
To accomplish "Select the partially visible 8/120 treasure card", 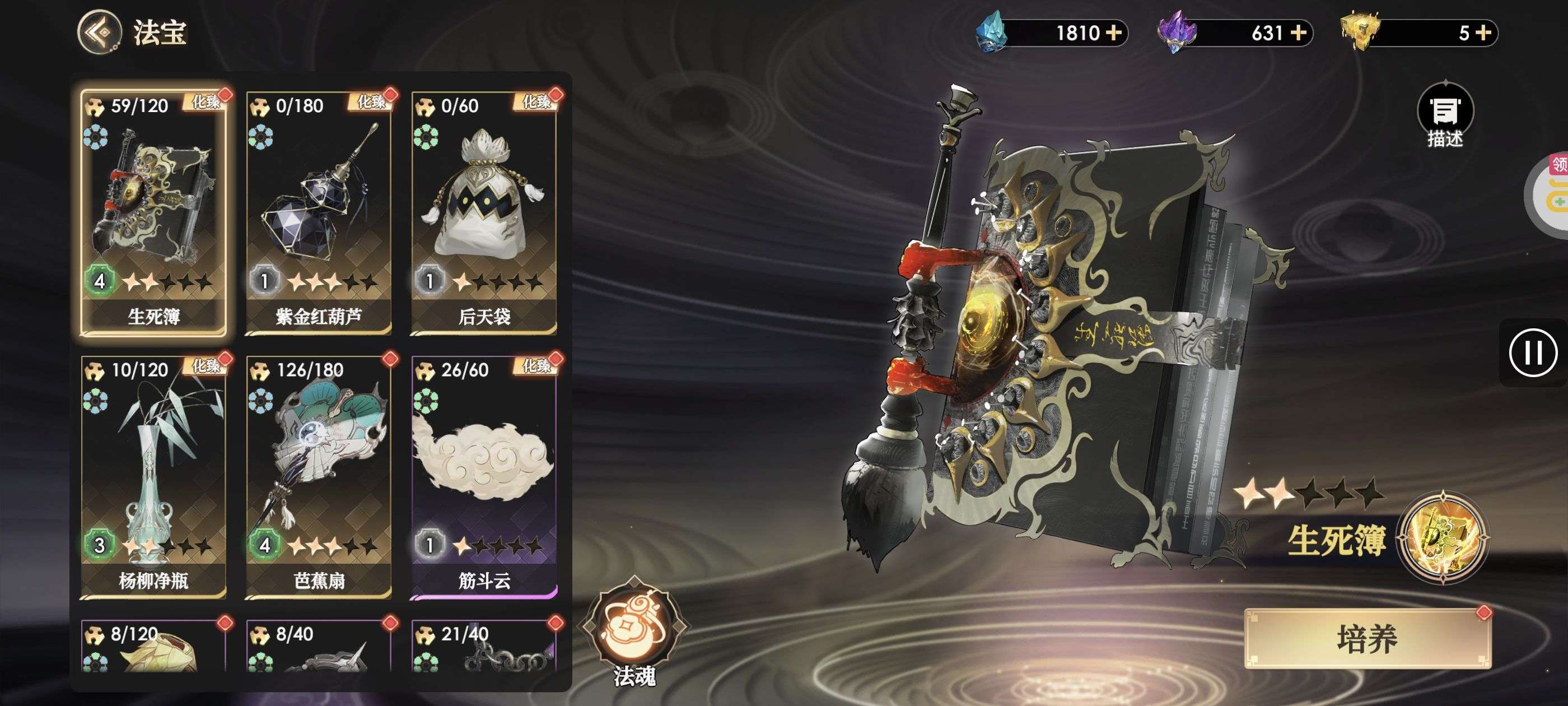I will click(x=153, y=647).
